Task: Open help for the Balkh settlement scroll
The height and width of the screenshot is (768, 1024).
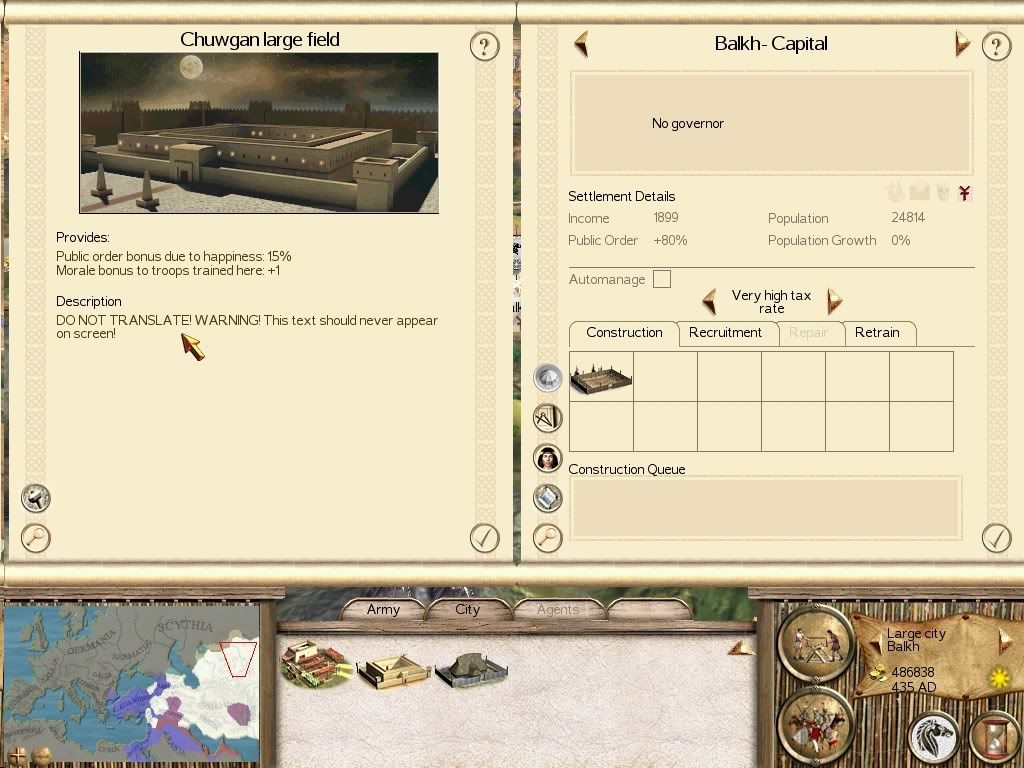Action: [x=996, y=46]
